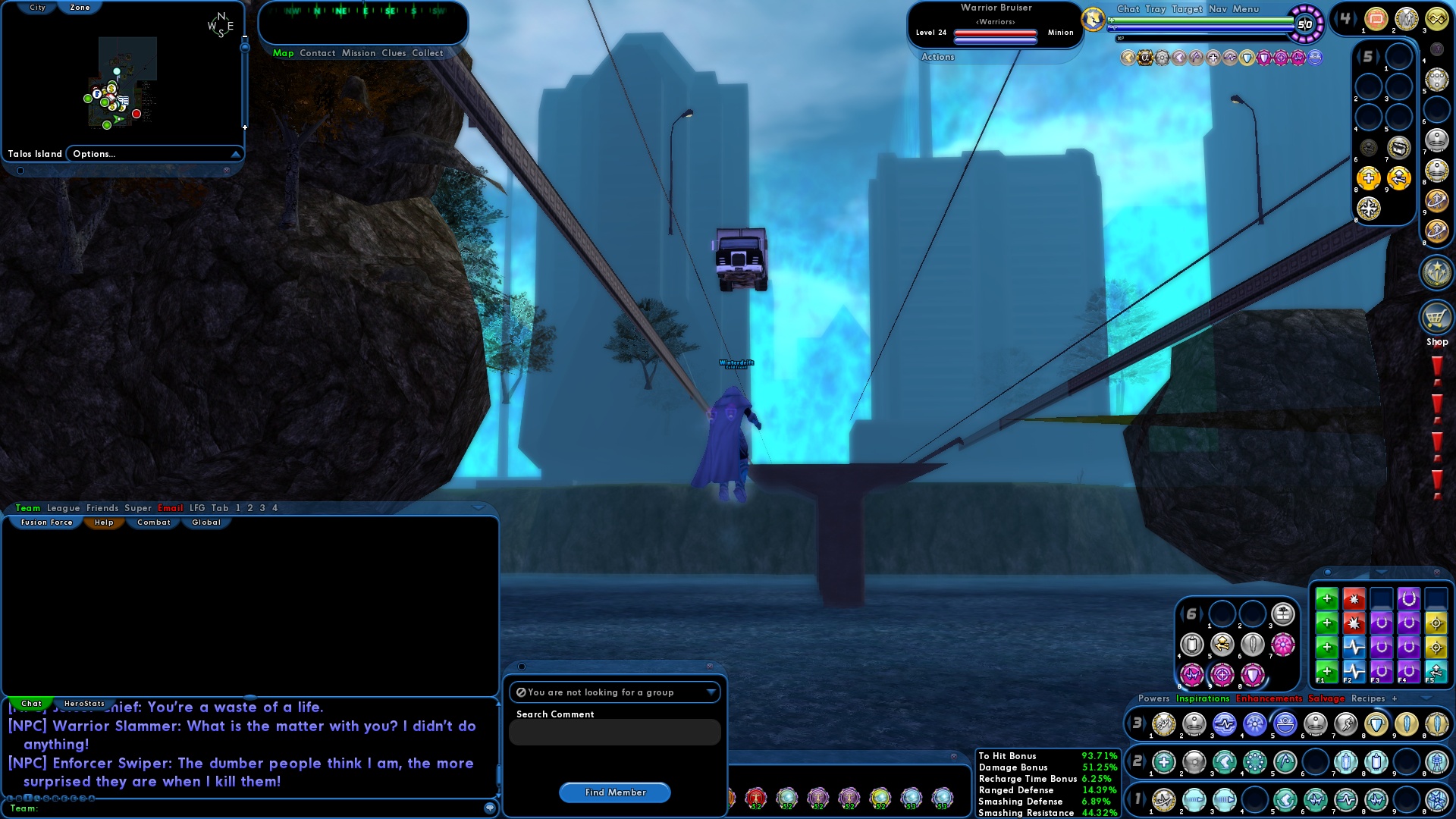1456x819 pixels.
Task: Toggle the Map display in the nav bar
Action: point(284,53)
